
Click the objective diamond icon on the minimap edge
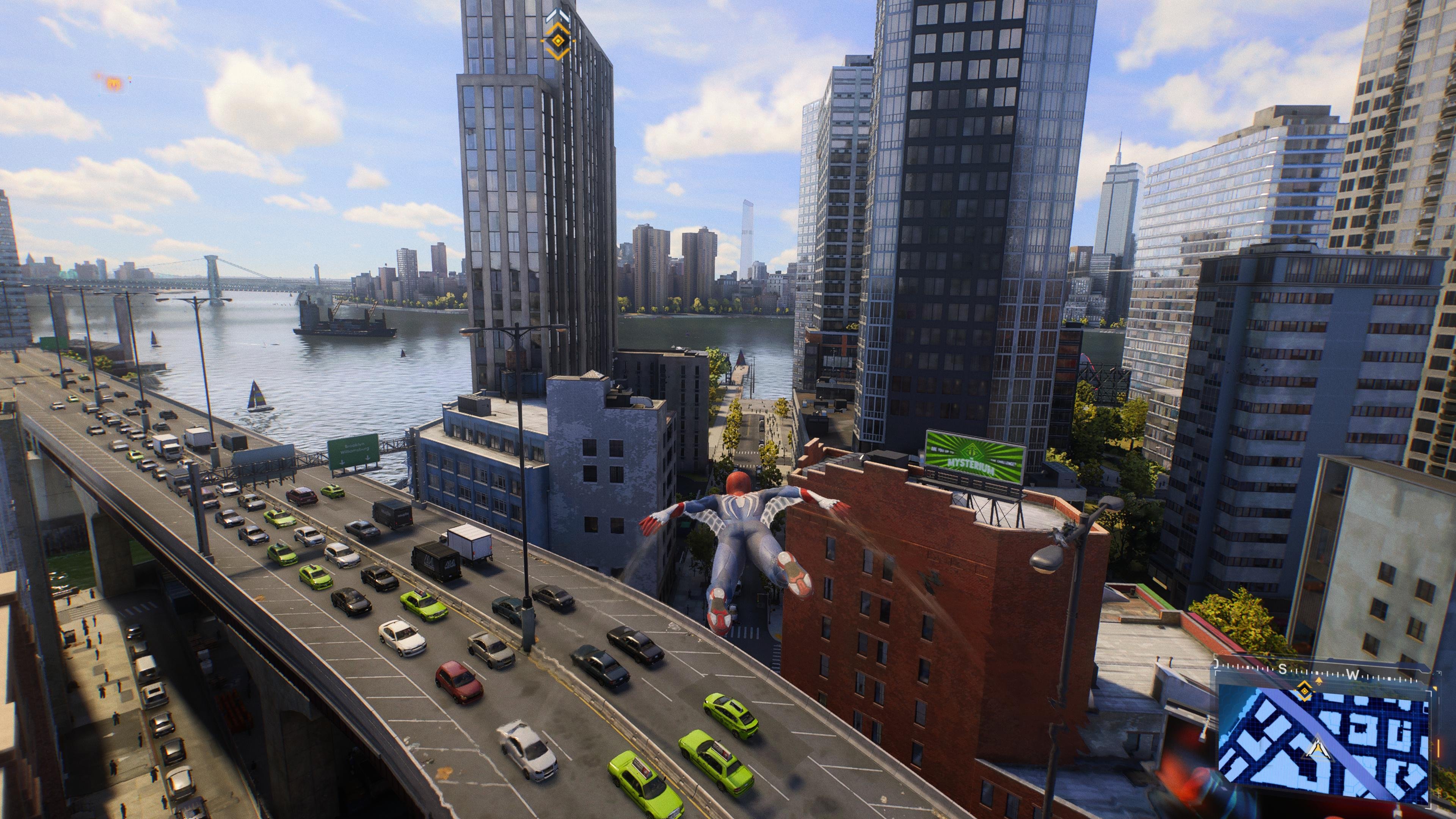[1304, 692]
